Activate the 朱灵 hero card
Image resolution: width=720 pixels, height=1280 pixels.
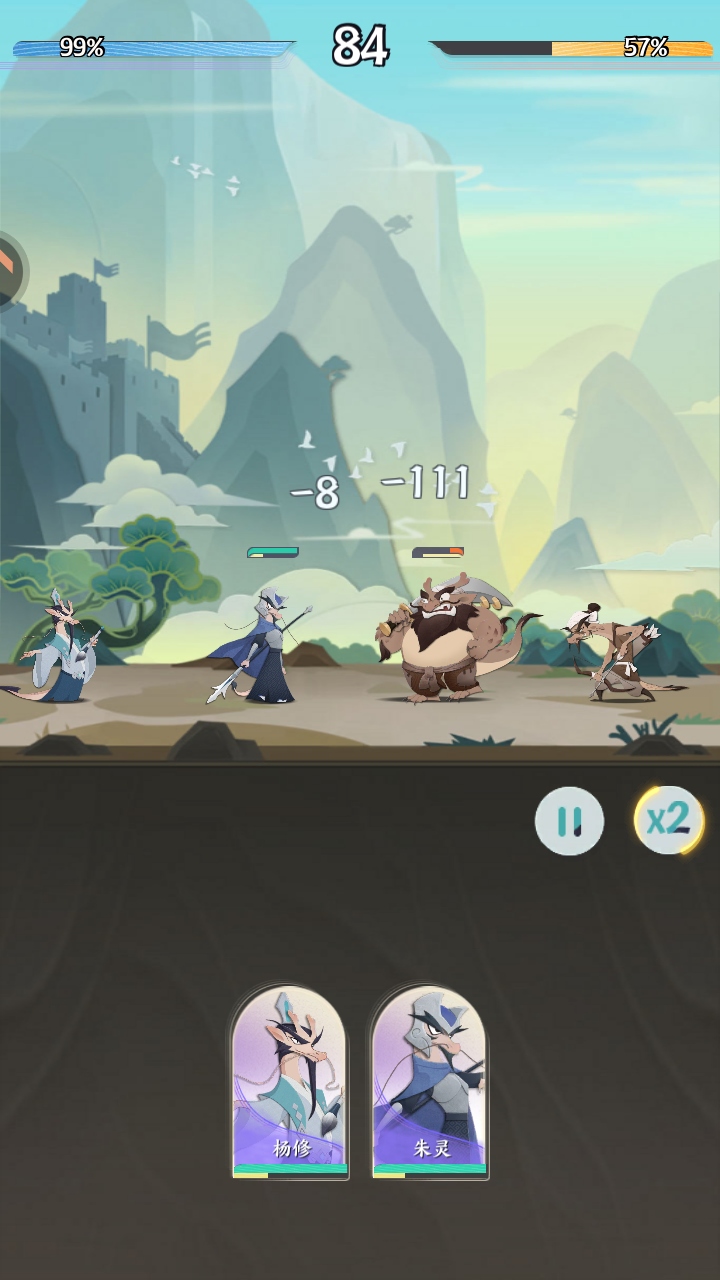[430, 1082]
